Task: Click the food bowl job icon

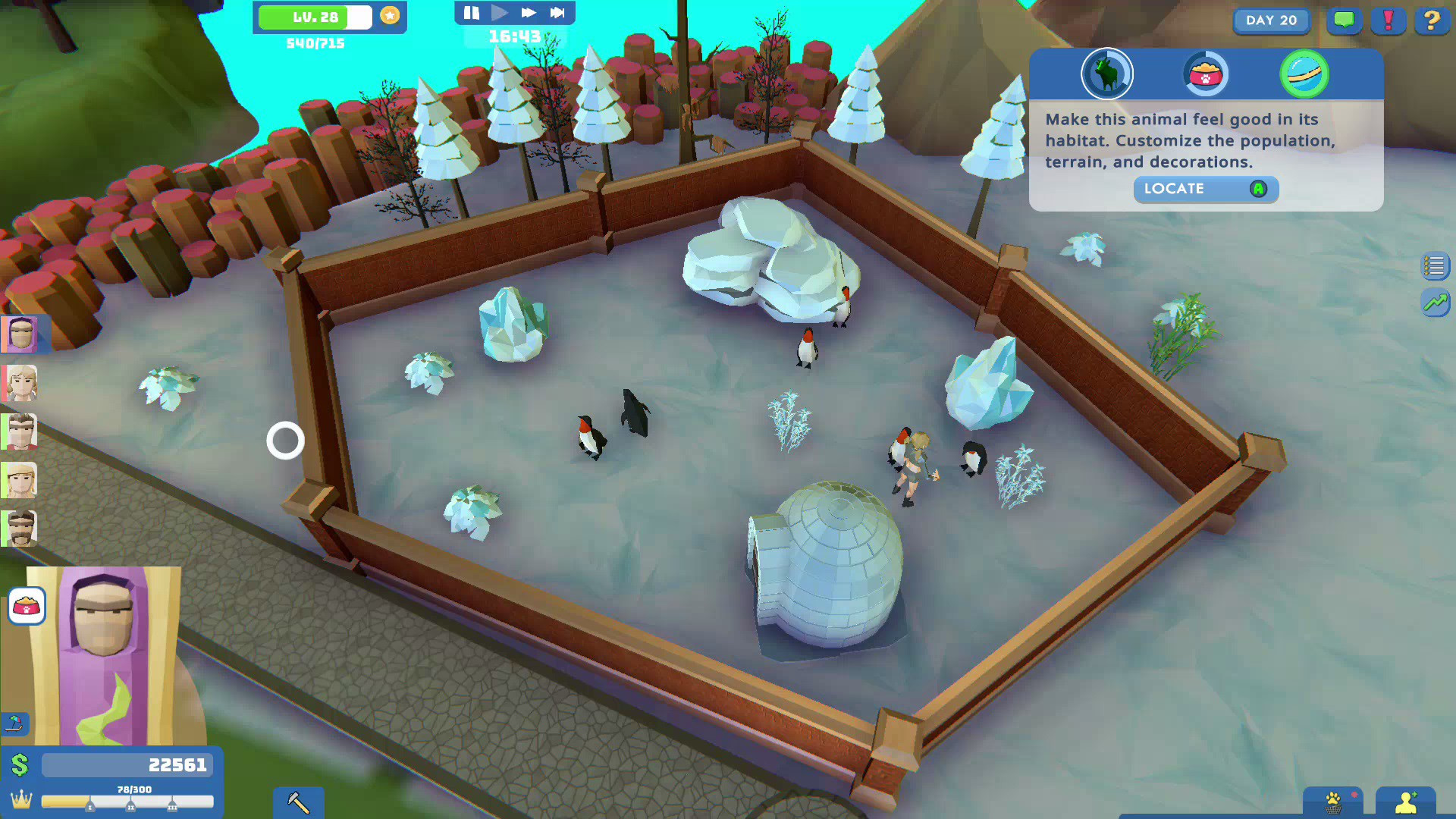Action: pos(27,606)
